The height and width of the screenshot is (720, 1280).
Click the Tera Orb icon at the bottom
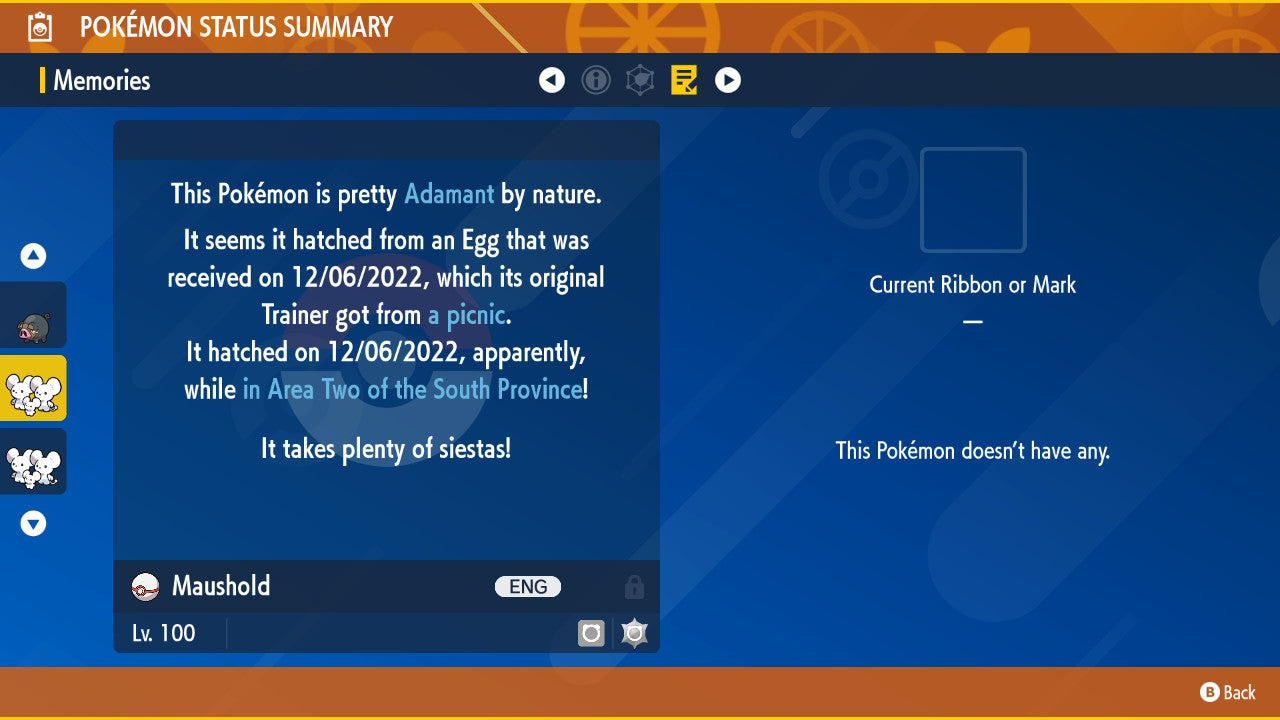(591, 633)
